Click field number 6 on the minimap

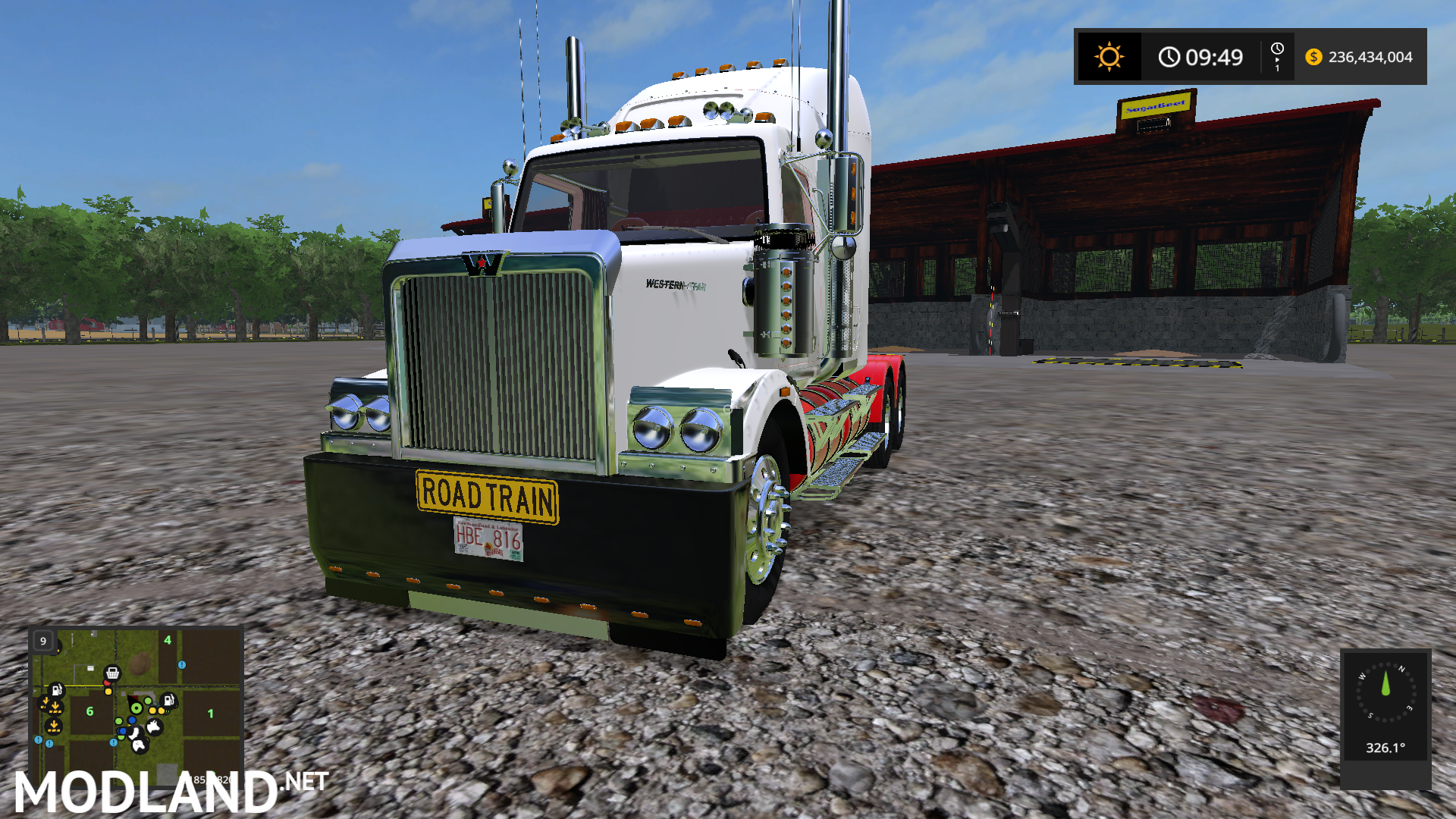90,711
